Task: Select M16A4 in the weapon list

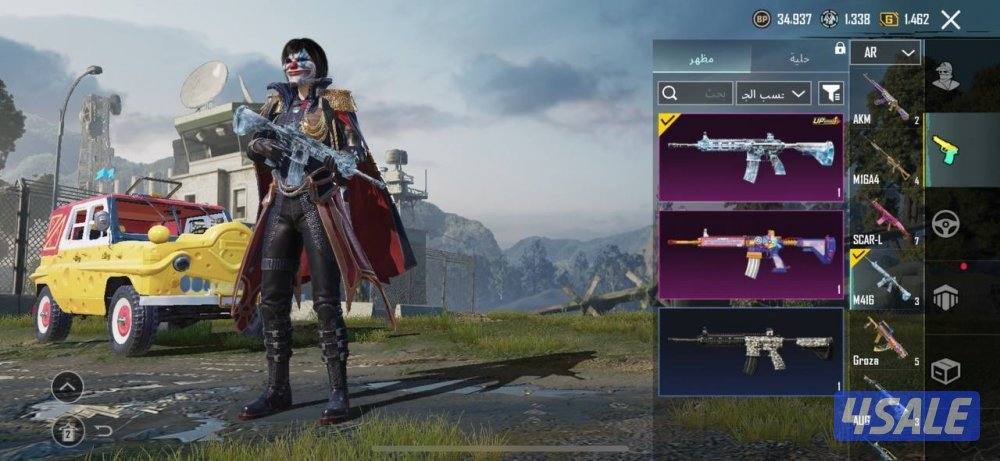Action: [886, 158]
